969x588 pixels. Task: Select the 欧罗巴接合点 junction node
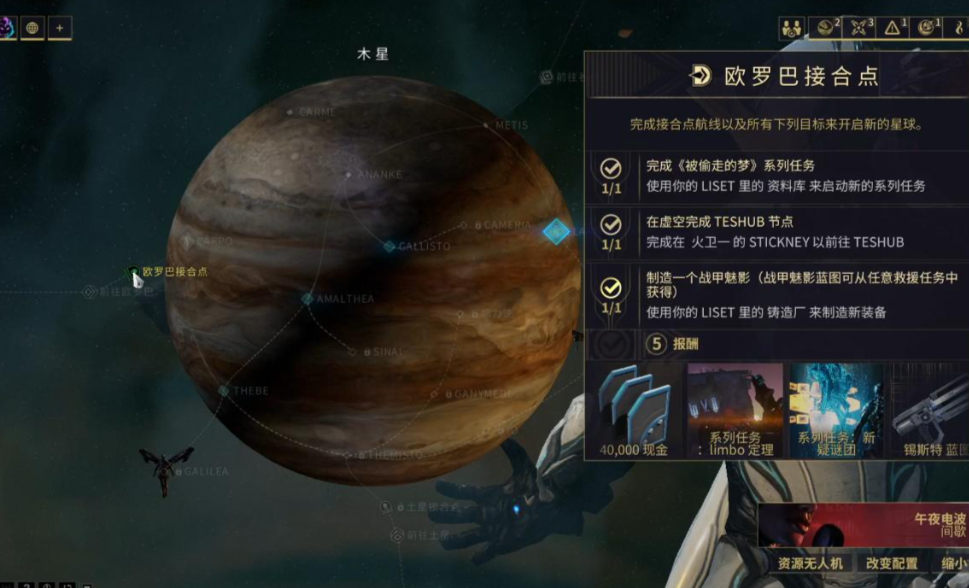click(x=133, y=272)
